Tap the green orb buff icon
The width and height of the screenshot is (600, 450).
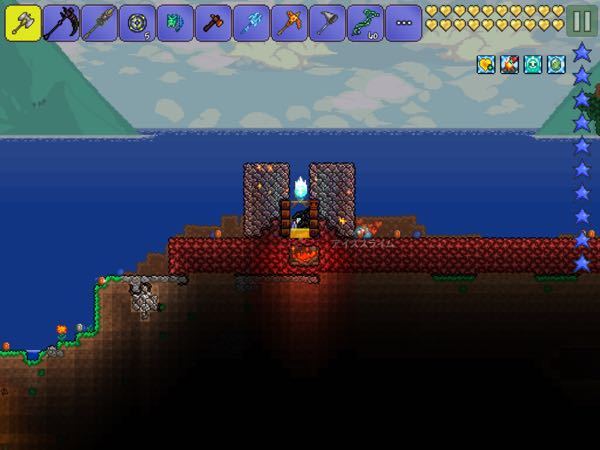coord(556,64)
